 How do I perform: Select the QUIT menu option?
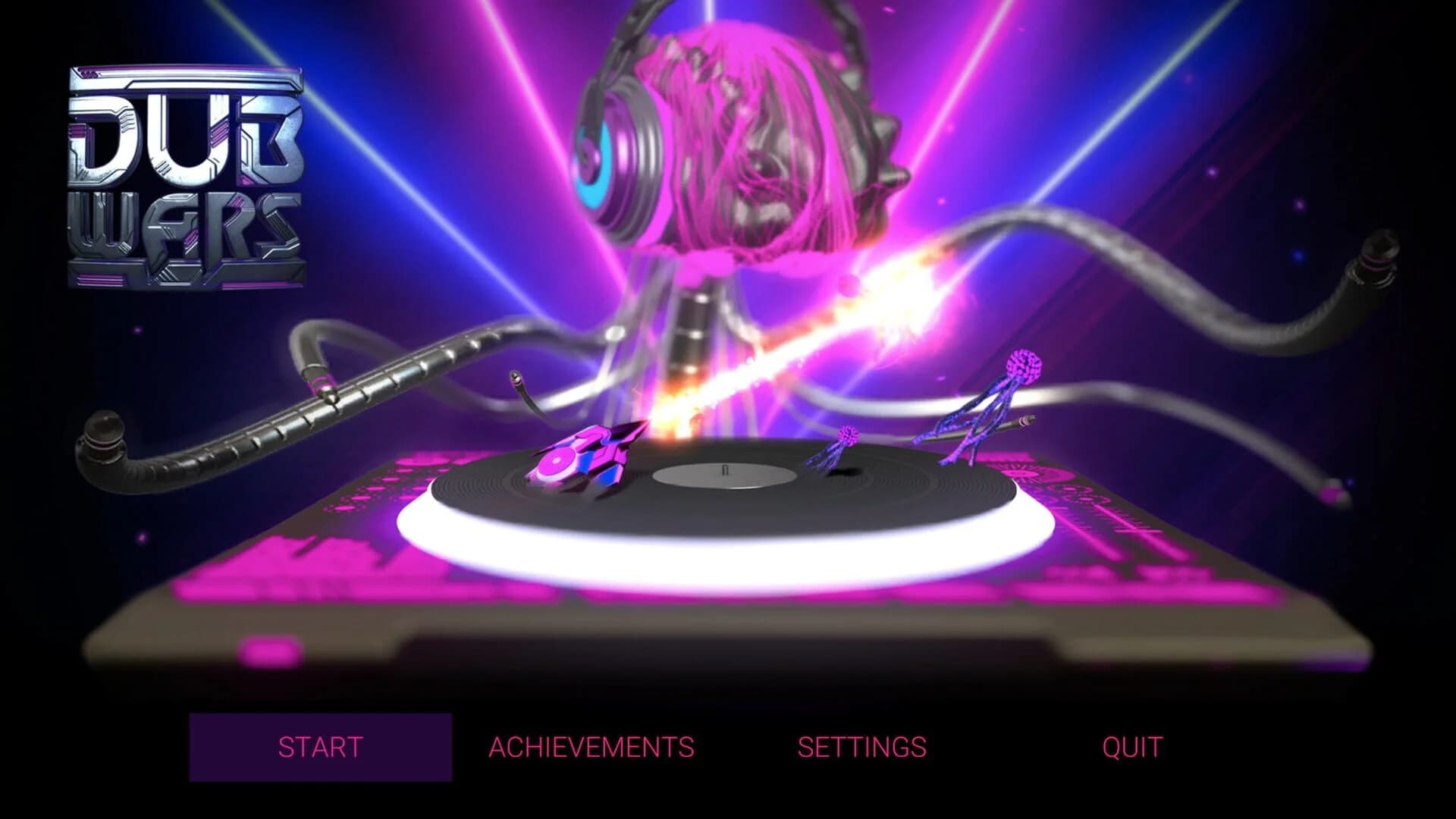pyautogui.click(x=1131, y=747)
